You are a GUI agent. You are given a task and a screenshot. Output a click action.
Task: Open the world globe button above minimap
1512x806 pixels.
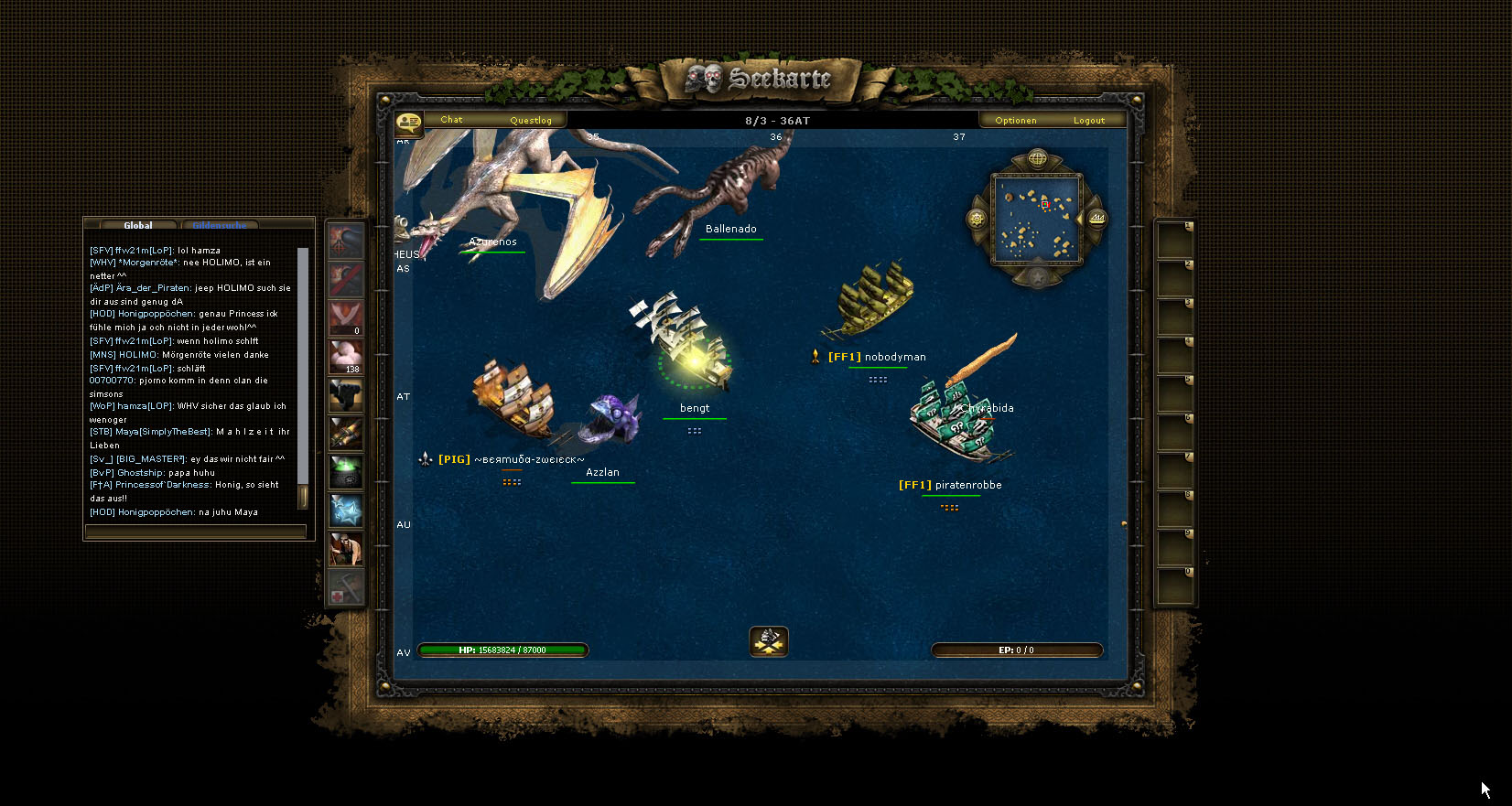pos(1037,159)
